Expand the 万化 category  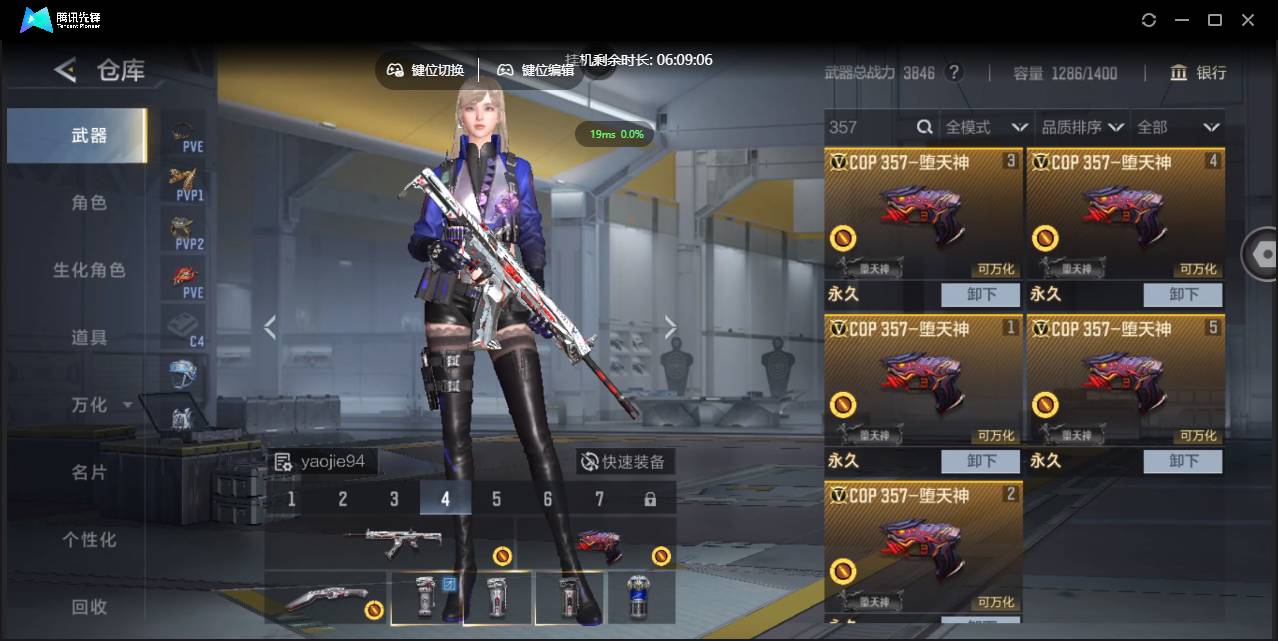pyautogui.click(x=100, y=405)
